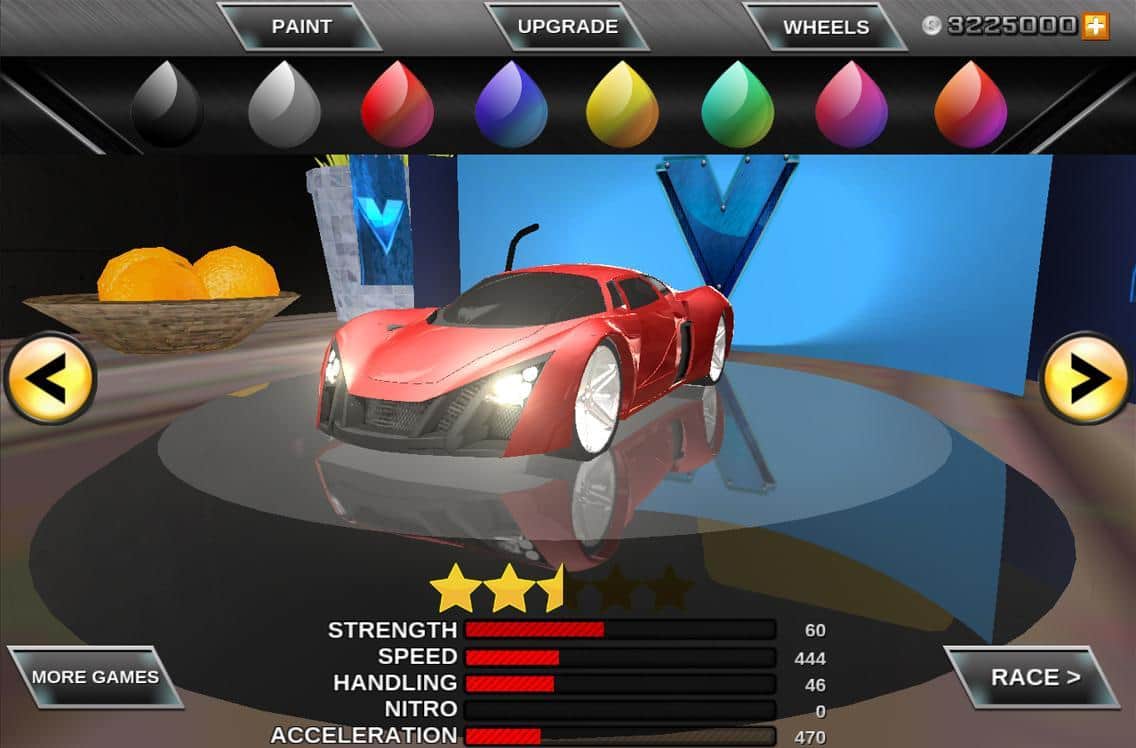Choose the yellow paint drop
Screen dimensions: 1136x748
pyautogui.click(x=622, y=105)
